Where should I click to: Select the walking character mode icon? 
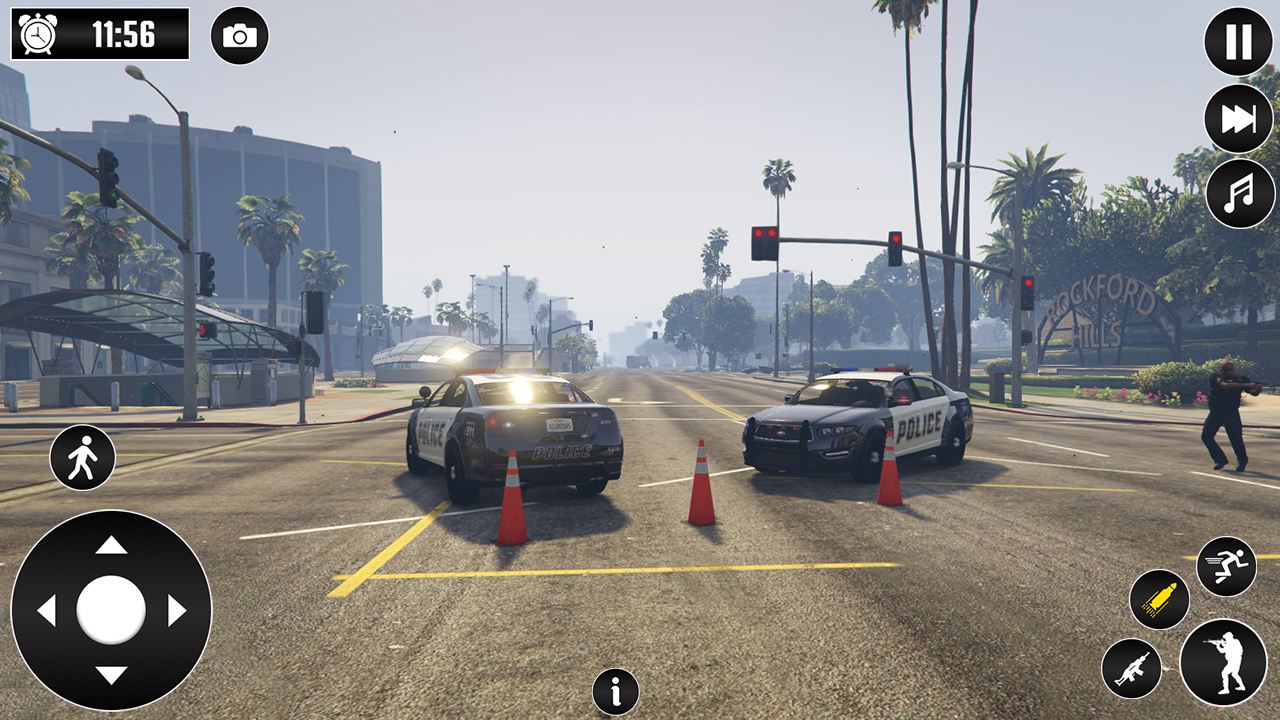point(83,456)
